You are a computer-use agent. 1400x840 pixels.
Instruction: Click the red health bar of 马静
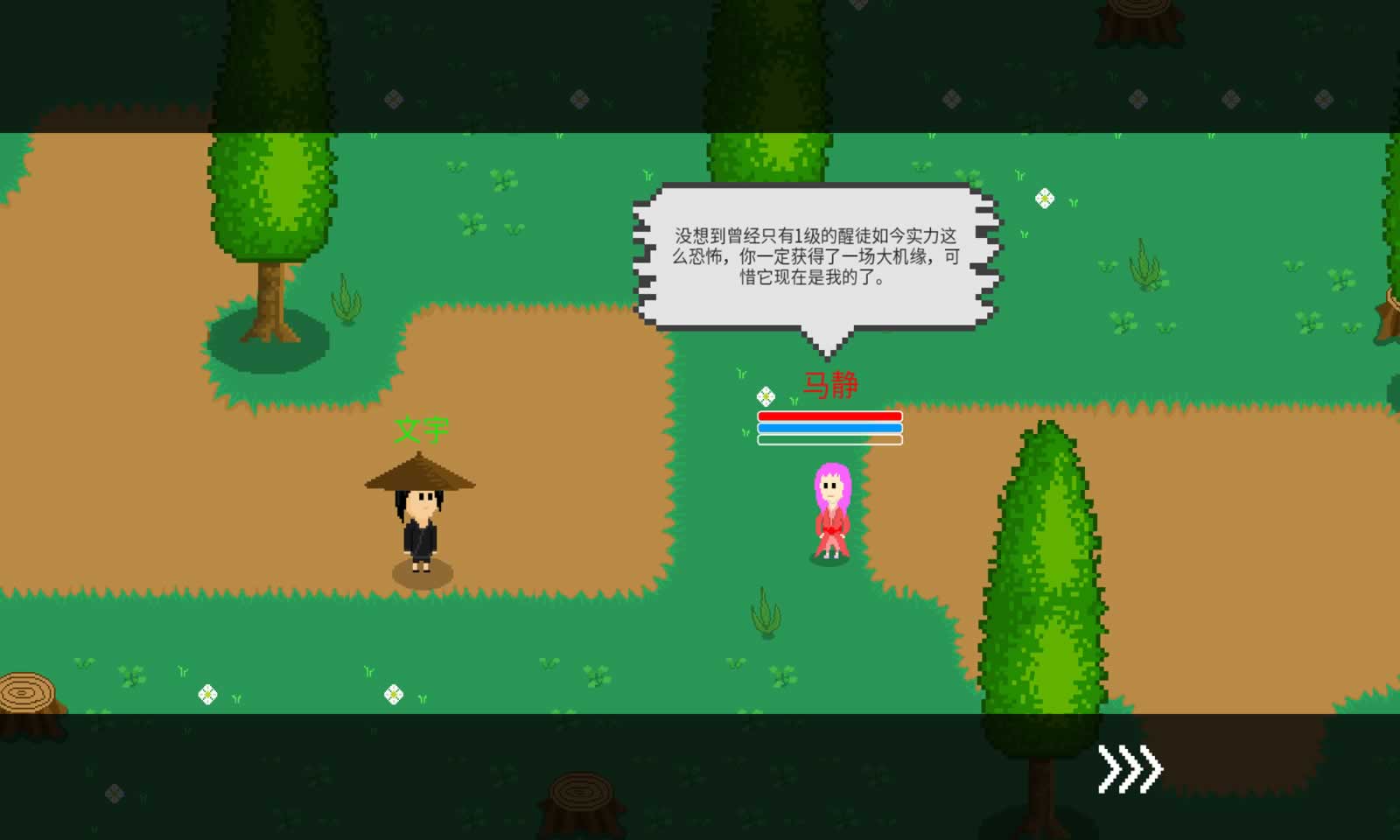coord(829,416)
